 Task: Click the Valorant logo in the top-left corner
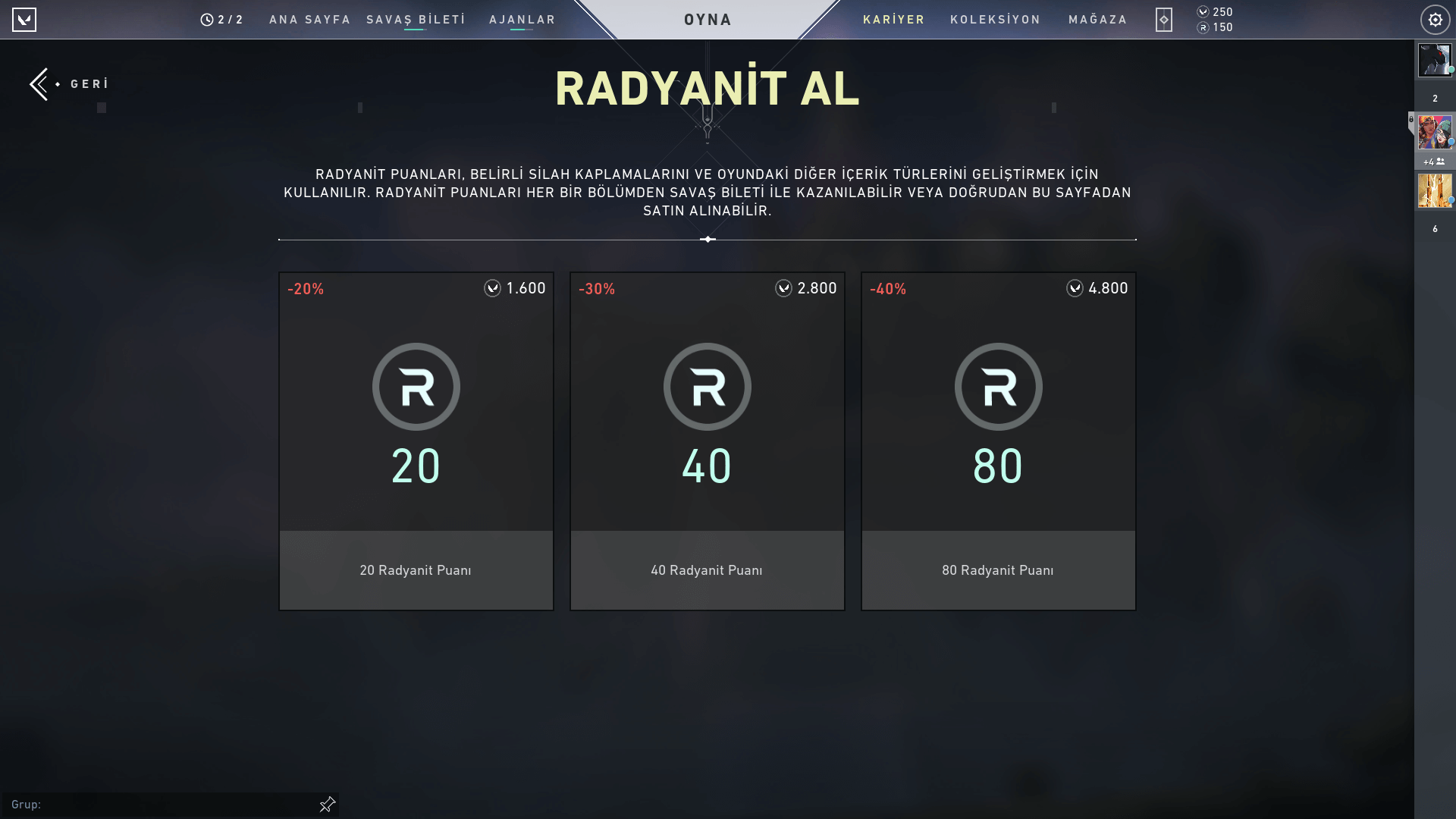25,19
